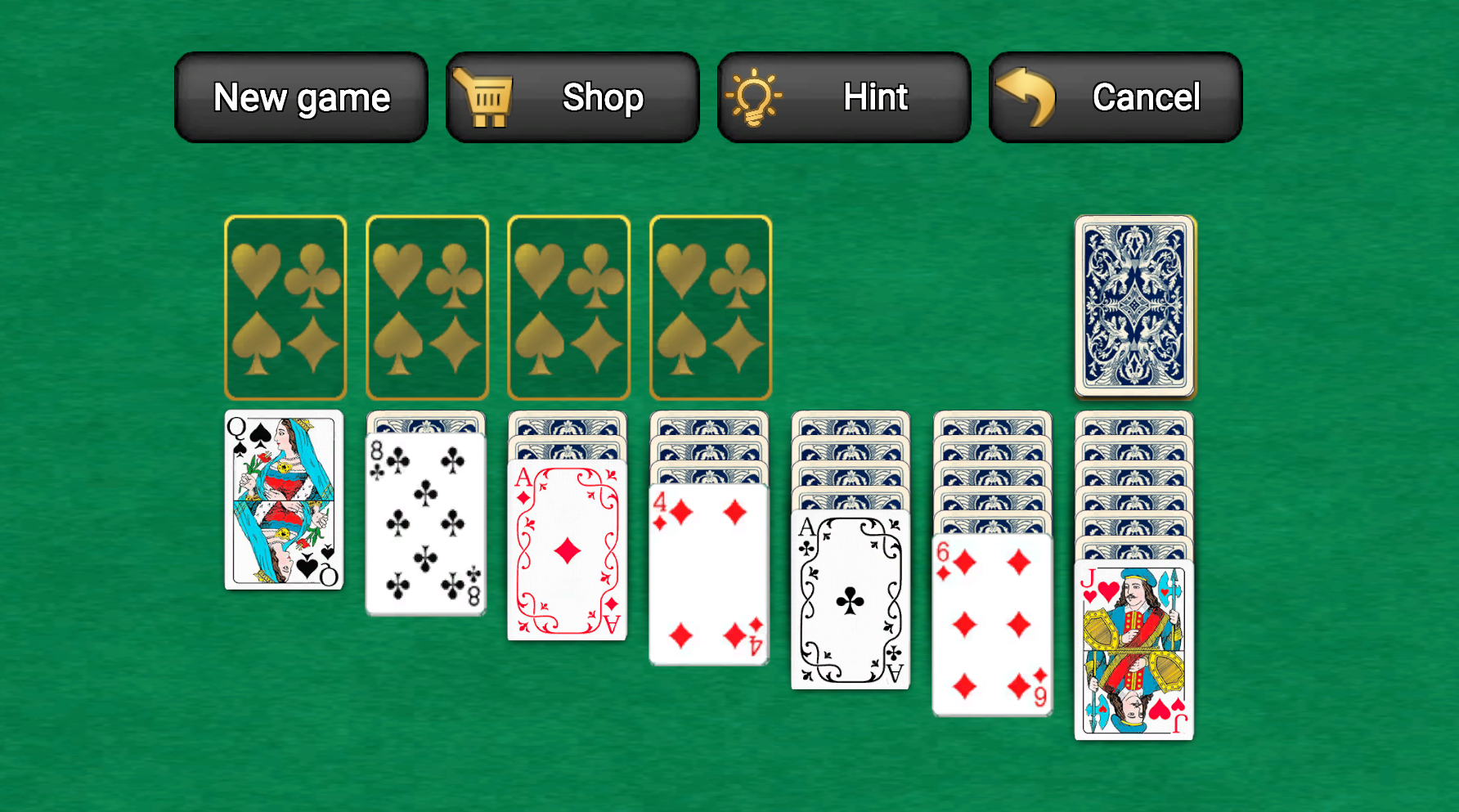Screen dimensions: 1459x812
Task: Click the blue card back on the stock pile
Action: [1134, 307]
